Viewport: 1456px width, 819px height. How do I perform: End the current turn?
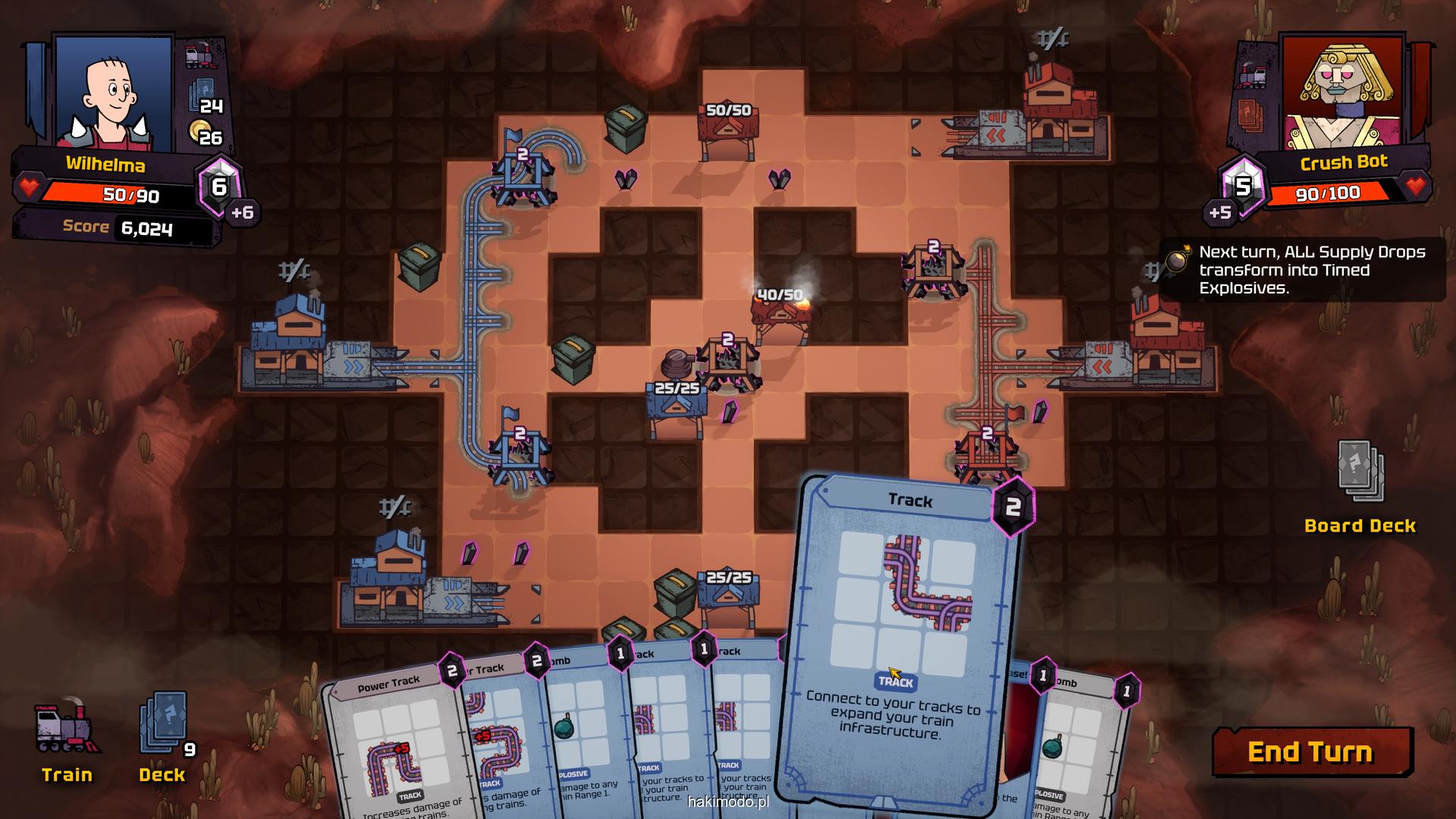click(x=1311, y=752)
